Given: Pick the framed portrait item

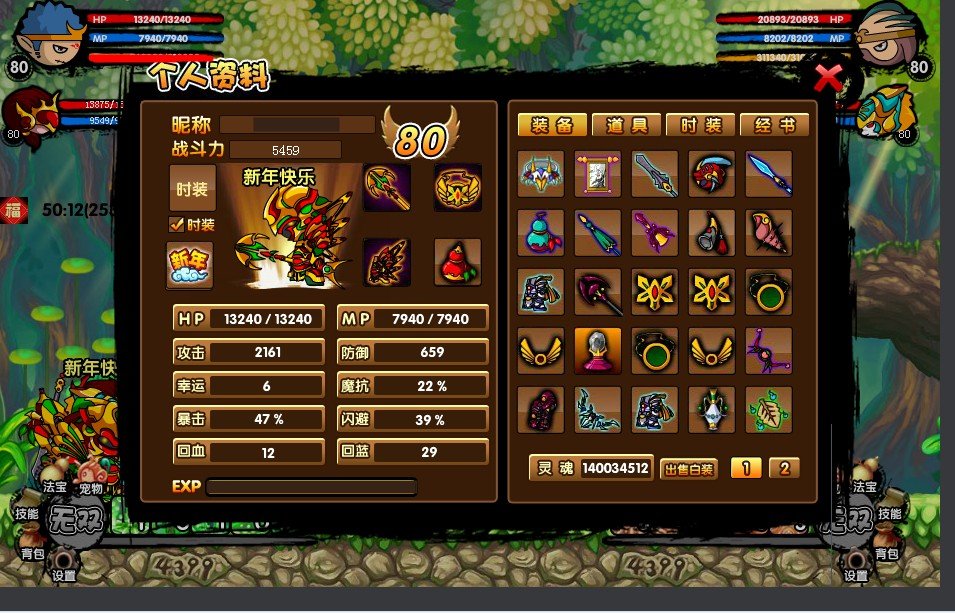Looking at the screenshot, I should (598, 175).
